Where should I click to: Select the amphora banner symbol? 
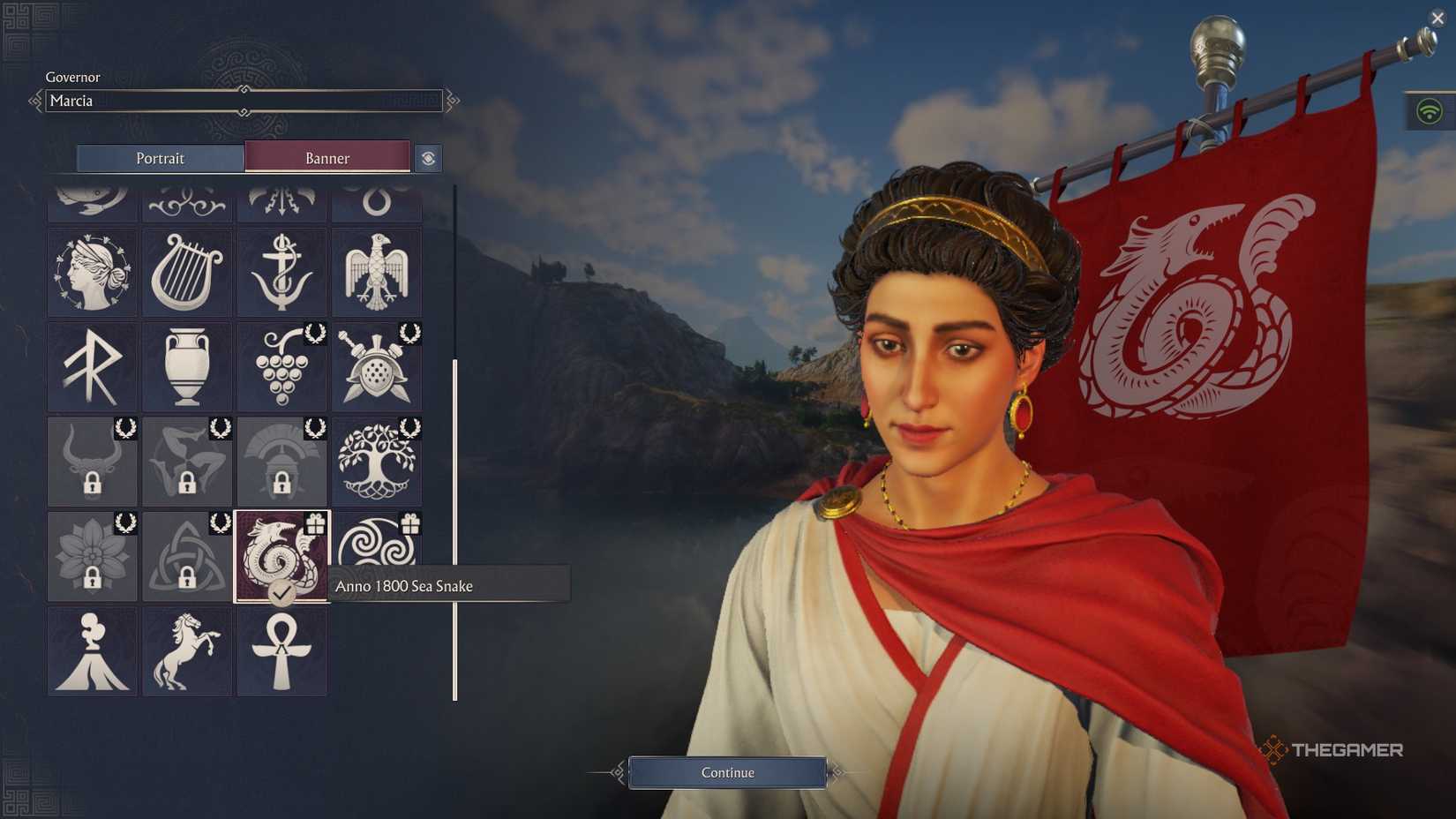point(187,366)
